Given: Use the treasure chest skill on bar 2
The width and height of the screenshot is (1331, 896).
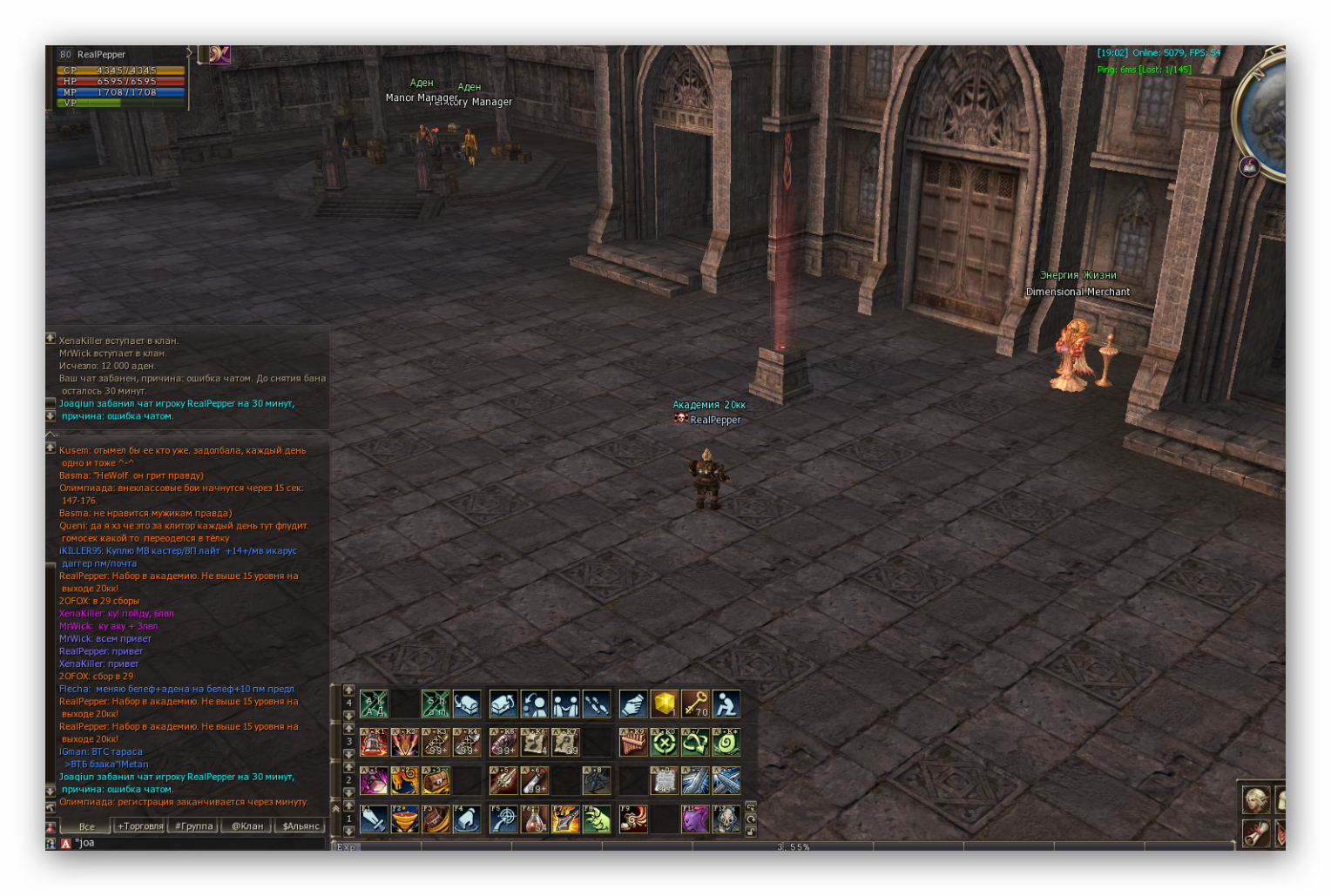Looking at the screenshot, I should [436, 780].
